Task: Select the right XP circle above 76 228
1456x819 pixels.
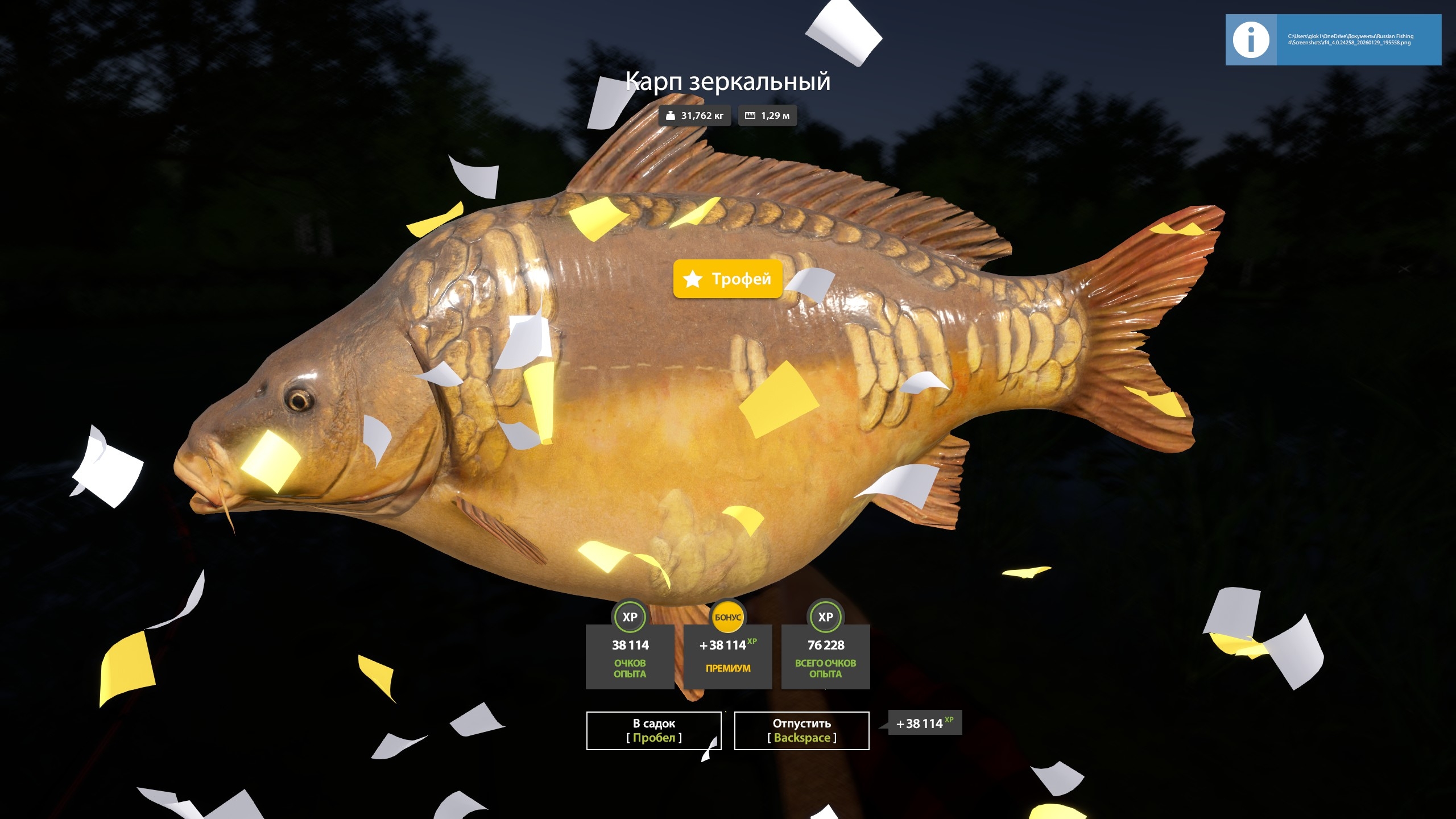Action: click(x=825, y=616)
